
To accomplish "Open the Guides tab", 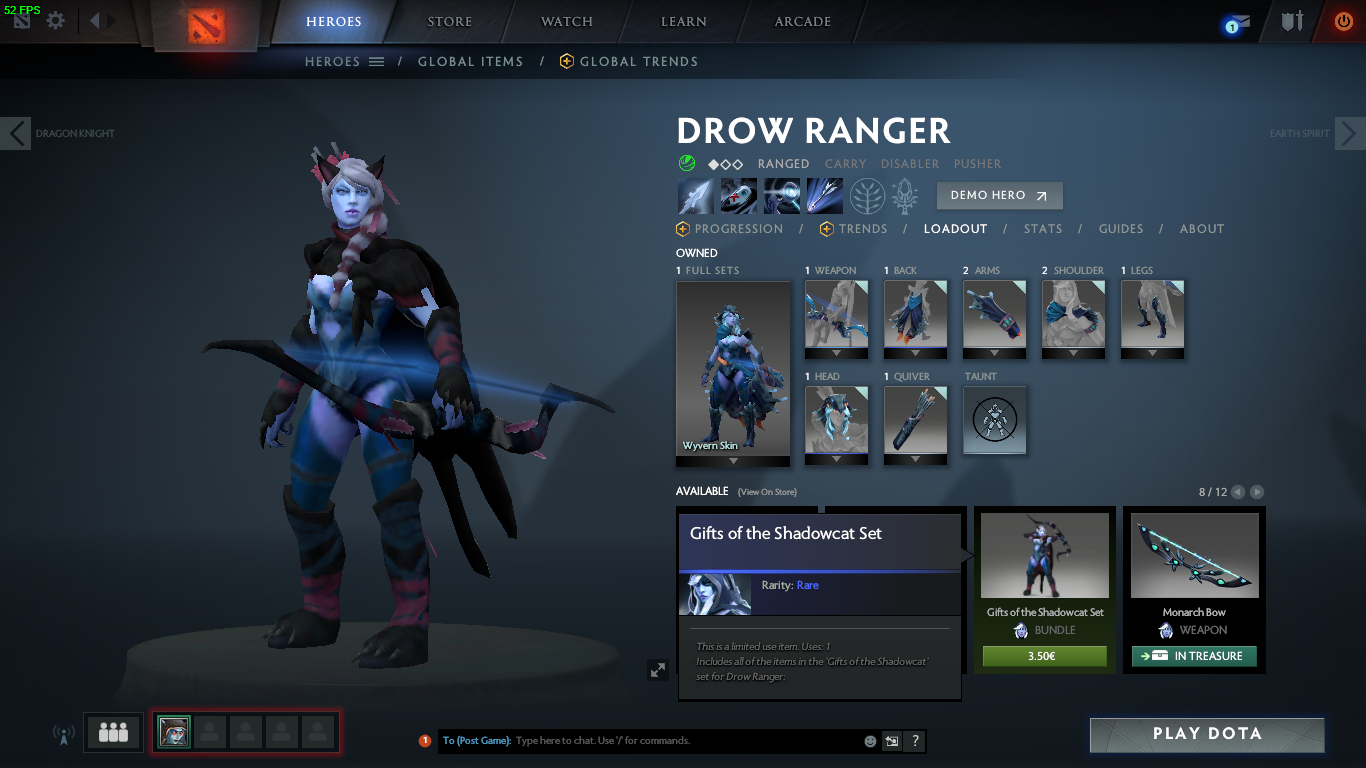I will coord(1120,229).
